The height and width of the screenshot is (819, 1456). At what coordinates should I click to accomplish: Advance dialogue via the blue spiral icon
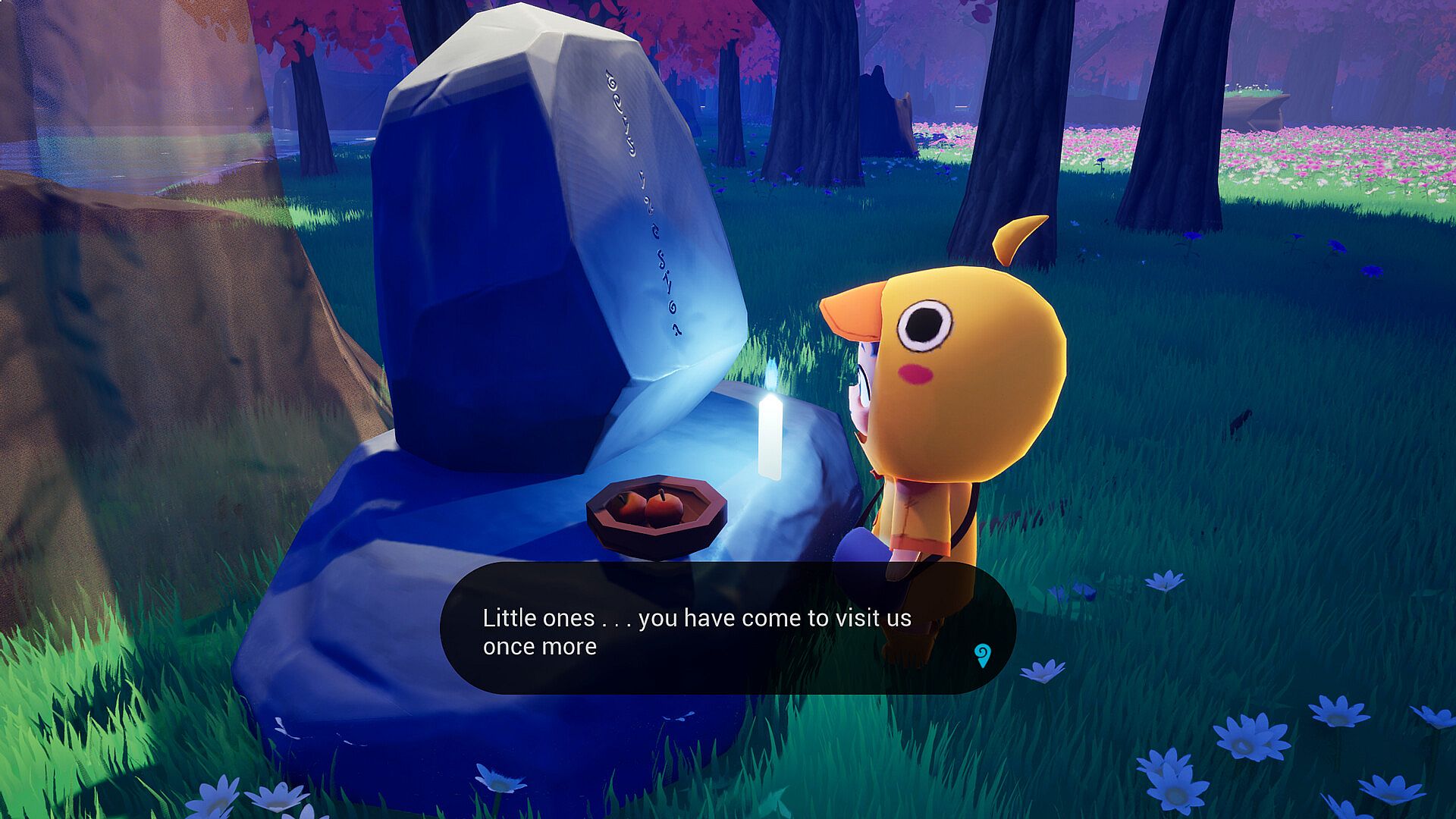tap(982, 655)
